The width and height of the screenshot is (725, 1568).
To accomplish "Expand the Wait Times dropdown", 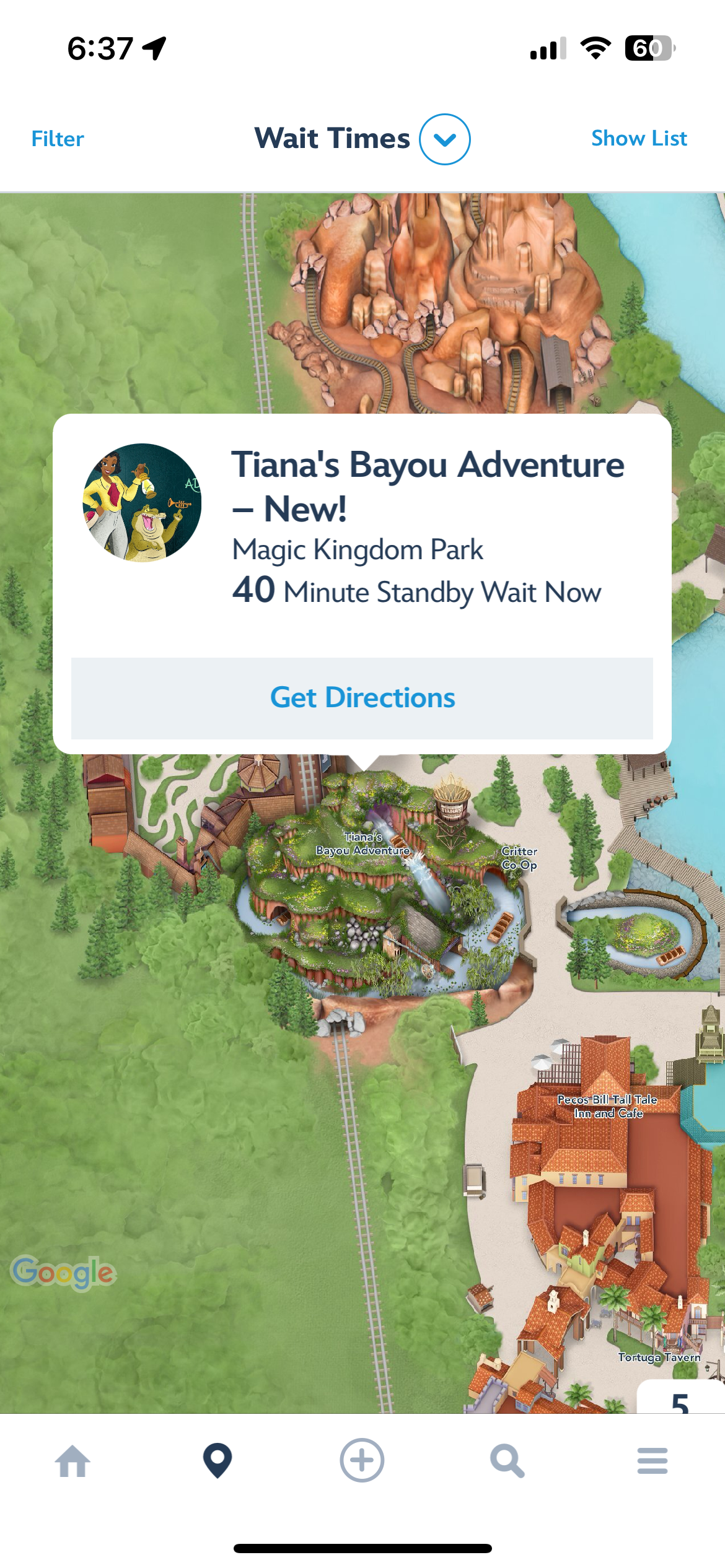I will [444, 139].
